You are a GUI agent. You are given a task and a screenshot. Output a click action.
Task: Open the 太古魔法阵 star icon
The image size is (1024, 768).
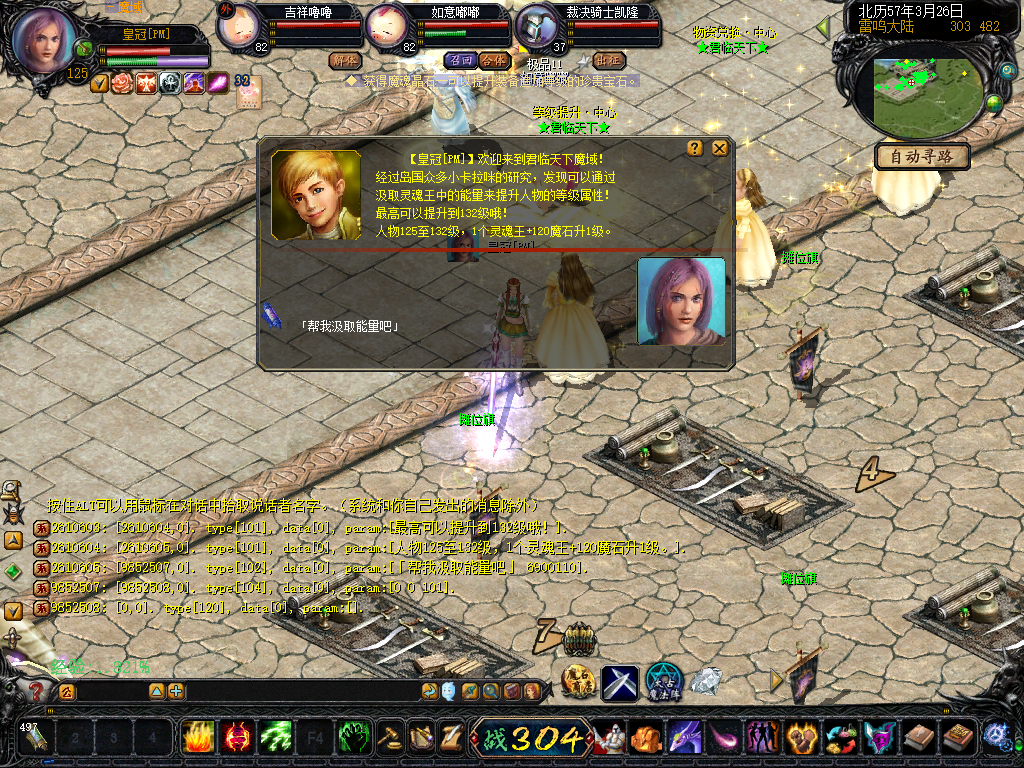pos(662,682)
